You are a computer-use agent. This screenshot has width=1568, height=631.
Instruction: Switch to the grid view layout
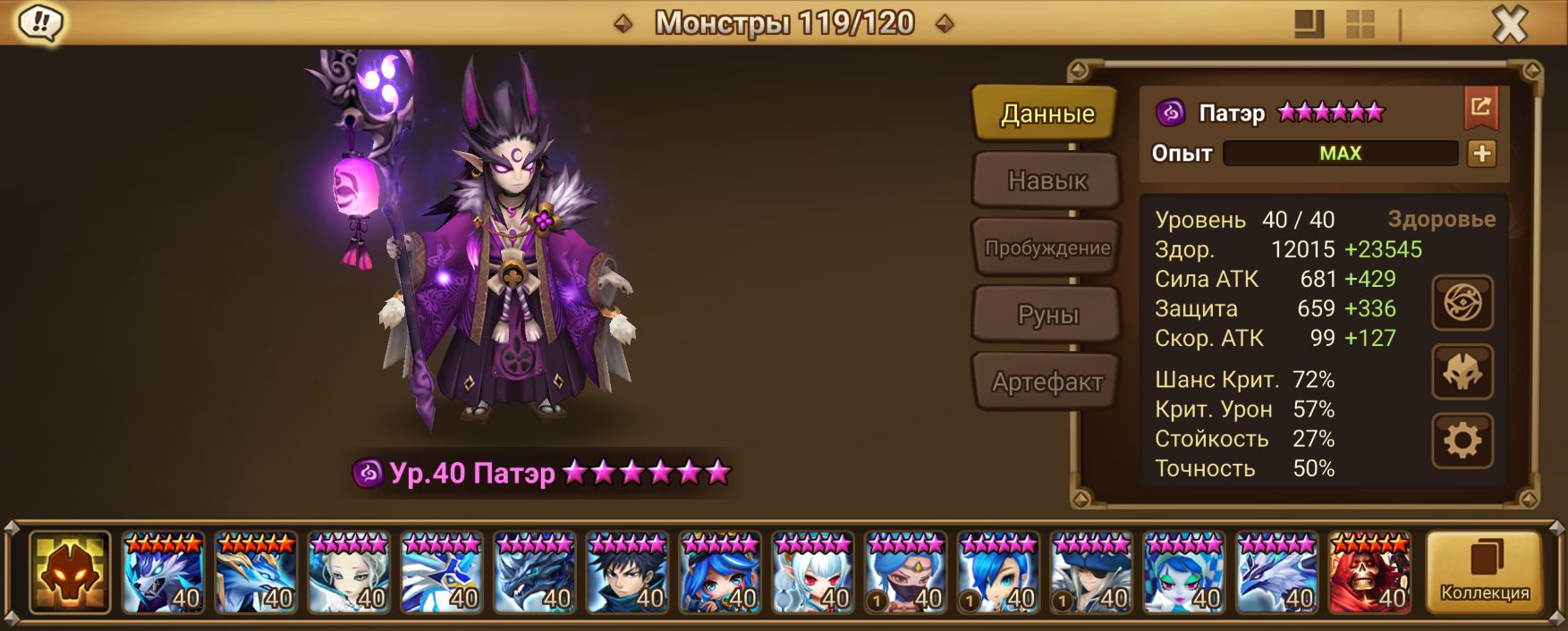tap(1360, 24)
